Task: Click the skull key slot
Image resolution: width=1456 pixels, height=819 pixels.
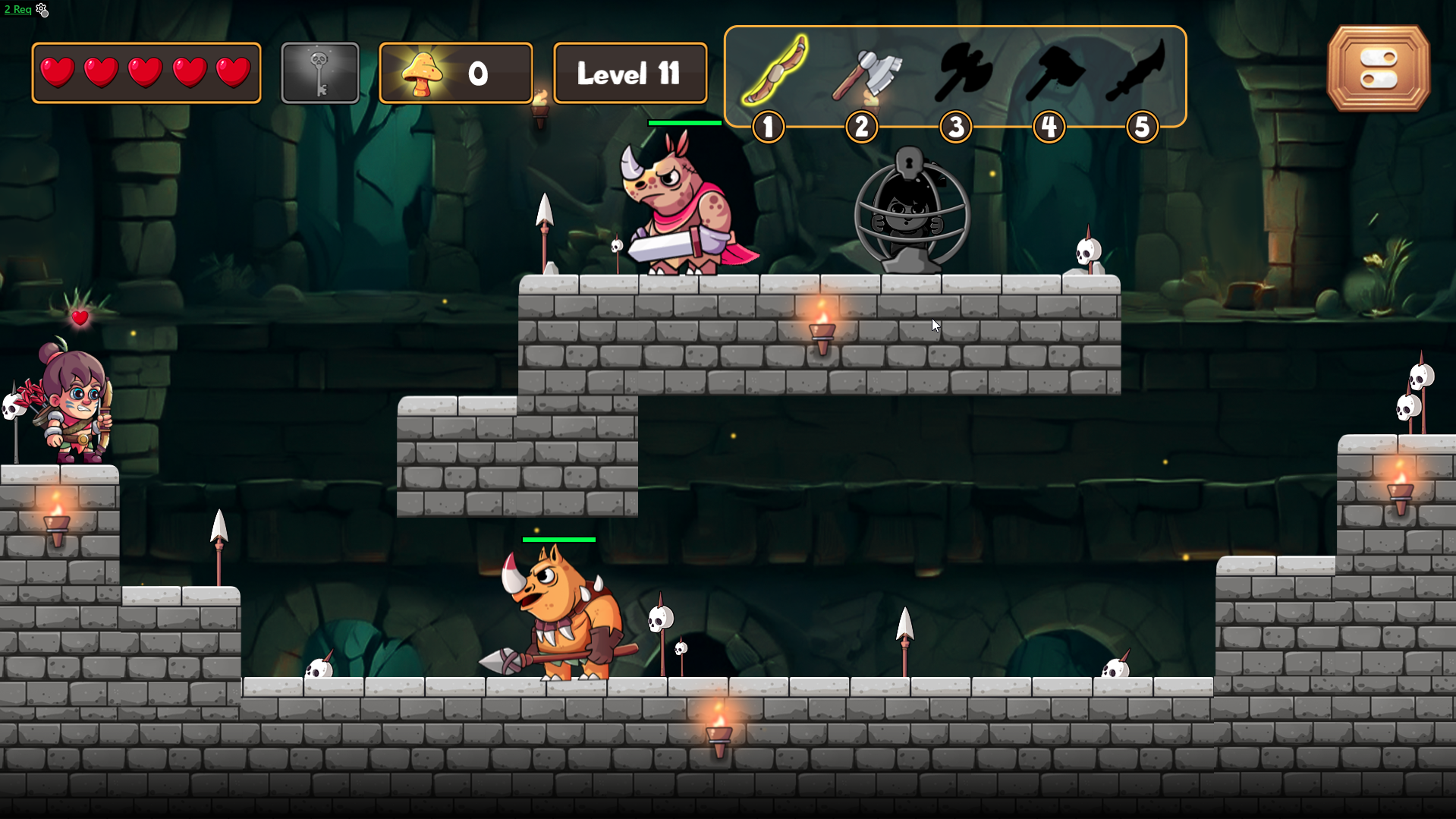Action: (x=319, y=73)
